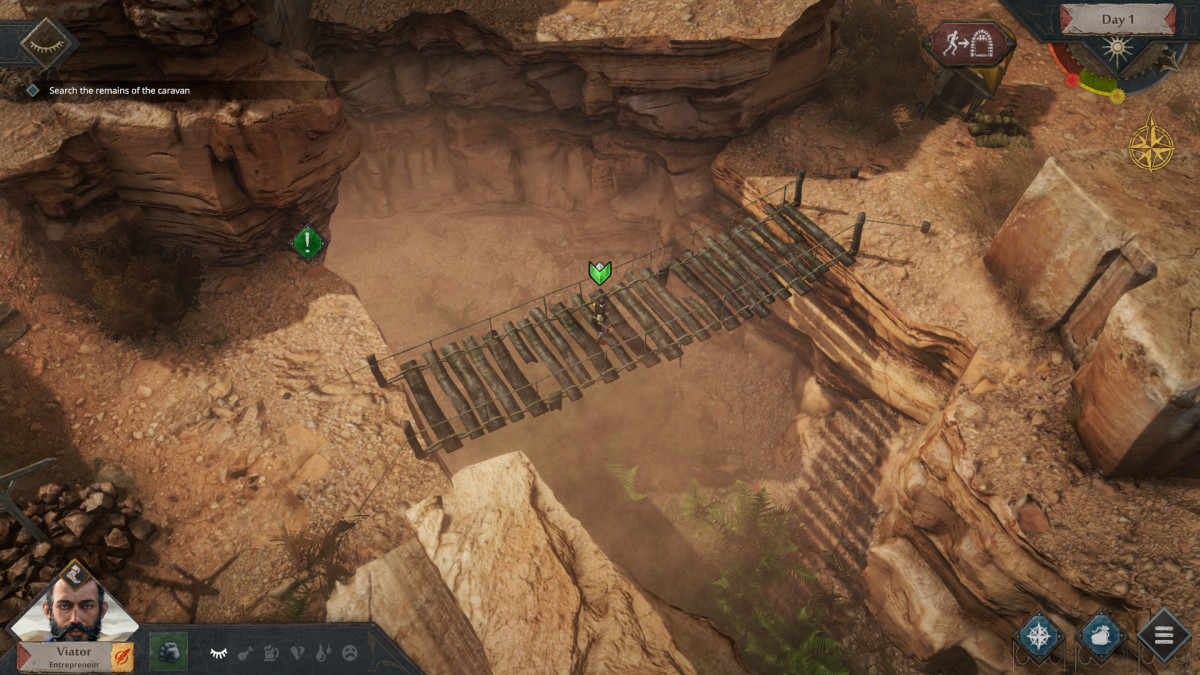Open the compass rose map button
Viewport: 1200px width, 675px height.
pos(1039,635)
